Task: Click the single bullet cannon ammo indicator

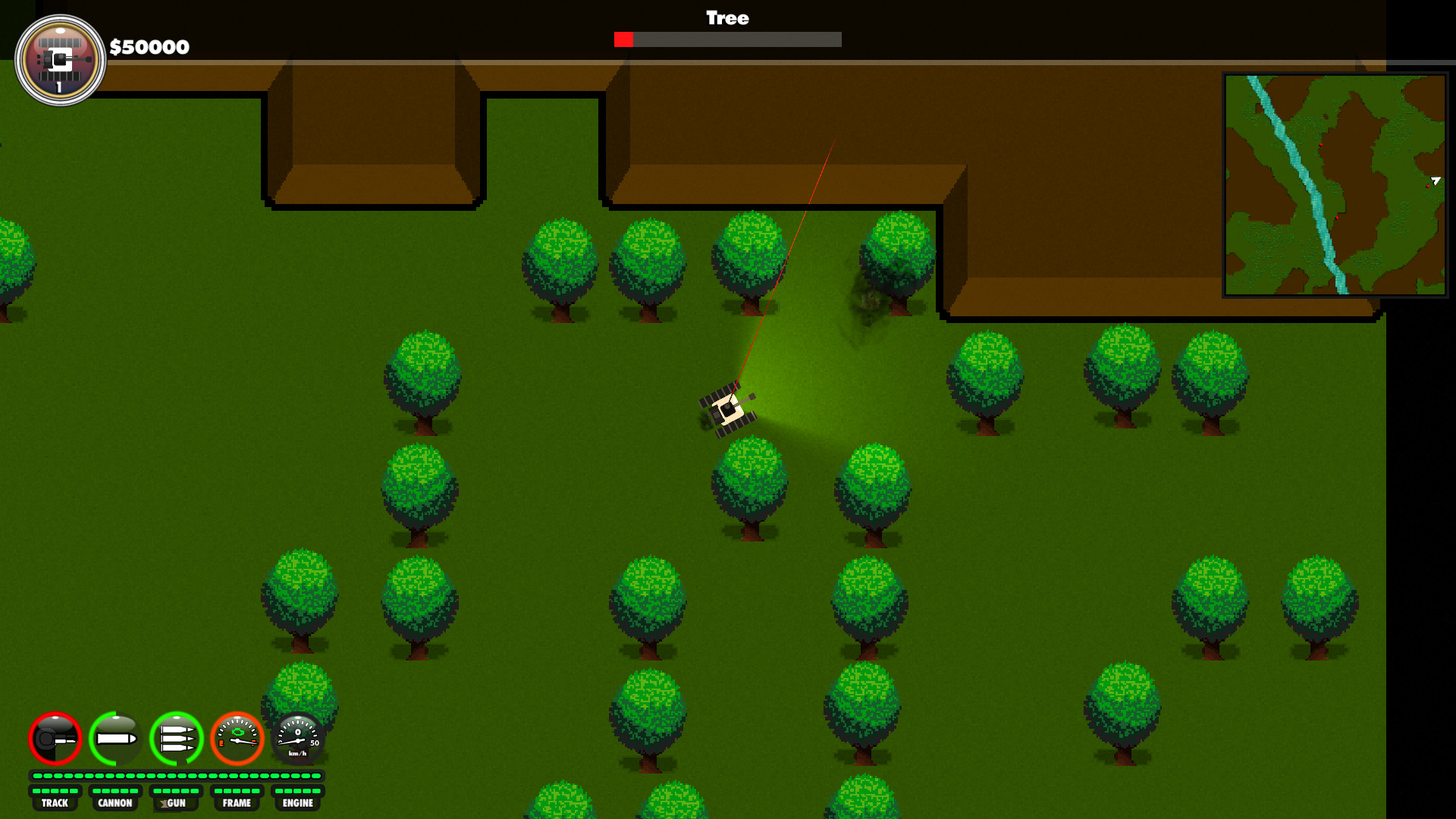Action: [115, 739]
